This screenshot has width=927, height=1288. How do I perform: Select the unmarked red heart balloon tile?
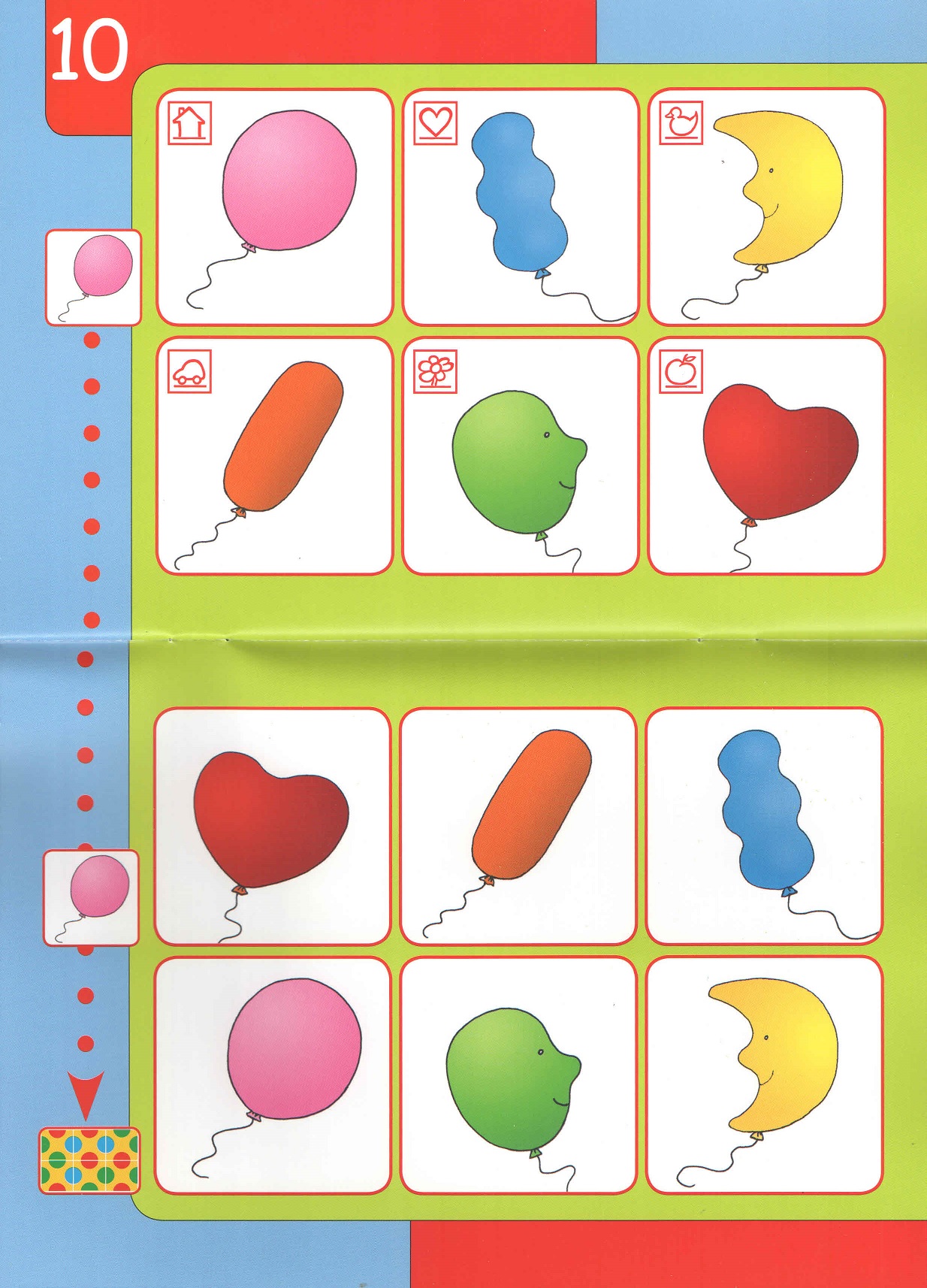tap(273, 826)
